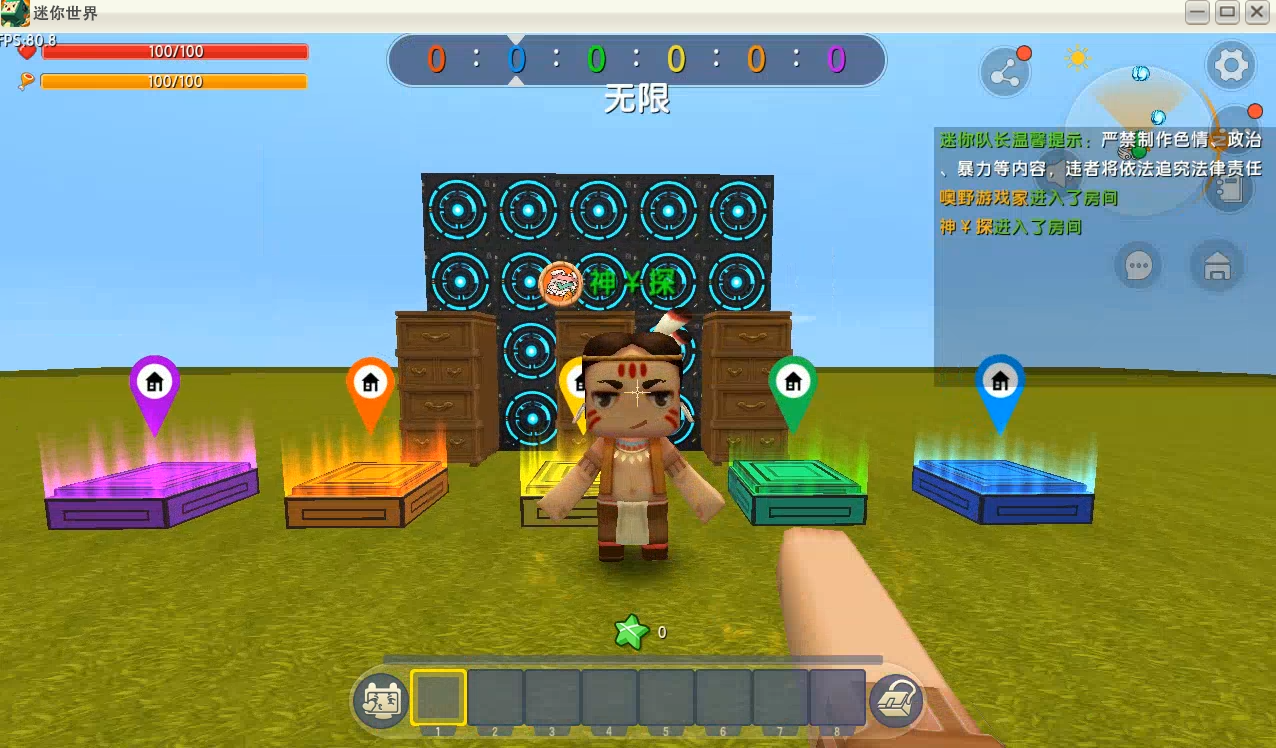
Task: Open the gear settings menu
Action: point(1230,67)
